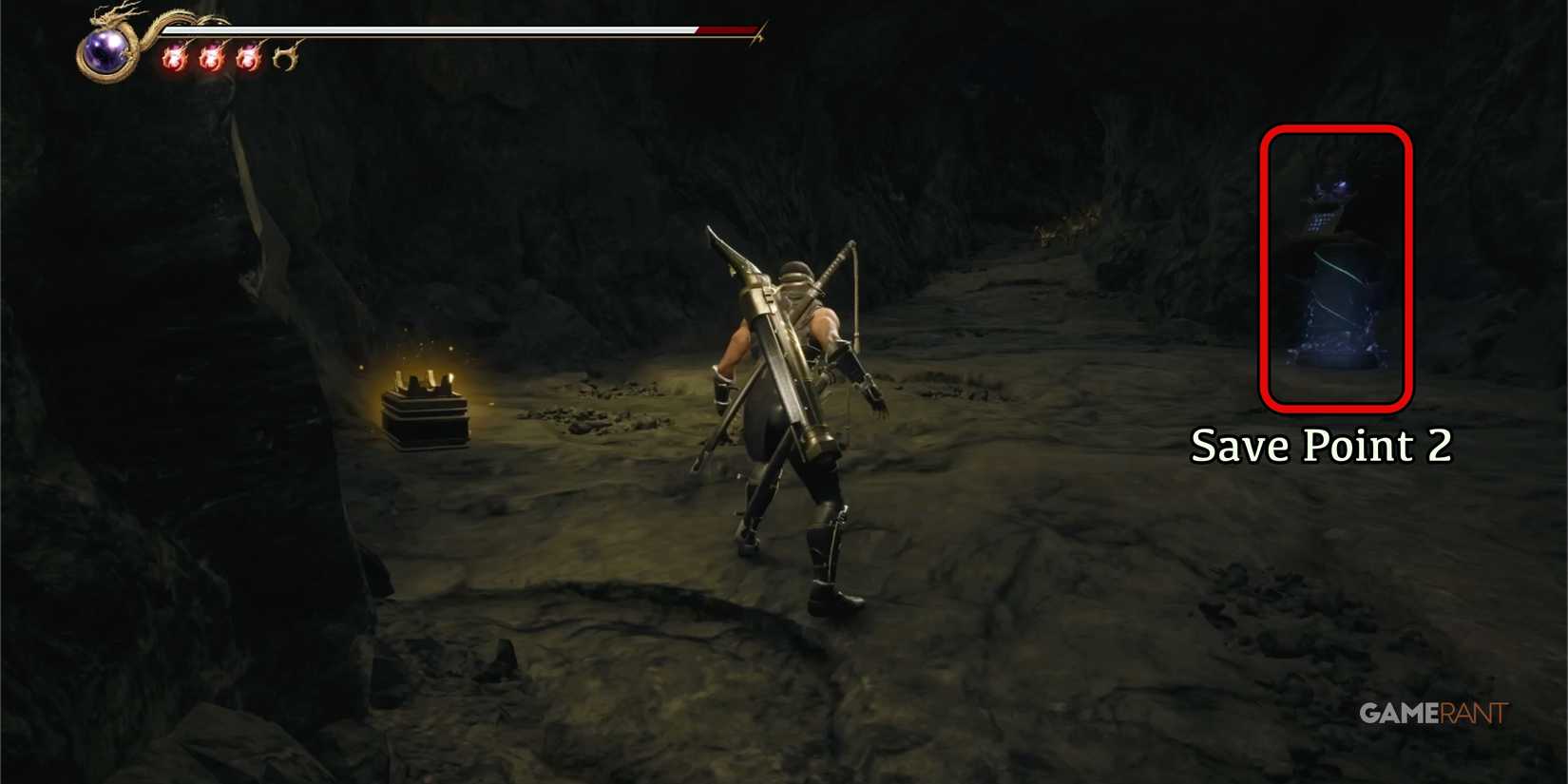
Task: Click the purple glow atop the save statue
Action: tap(1340, 185)
